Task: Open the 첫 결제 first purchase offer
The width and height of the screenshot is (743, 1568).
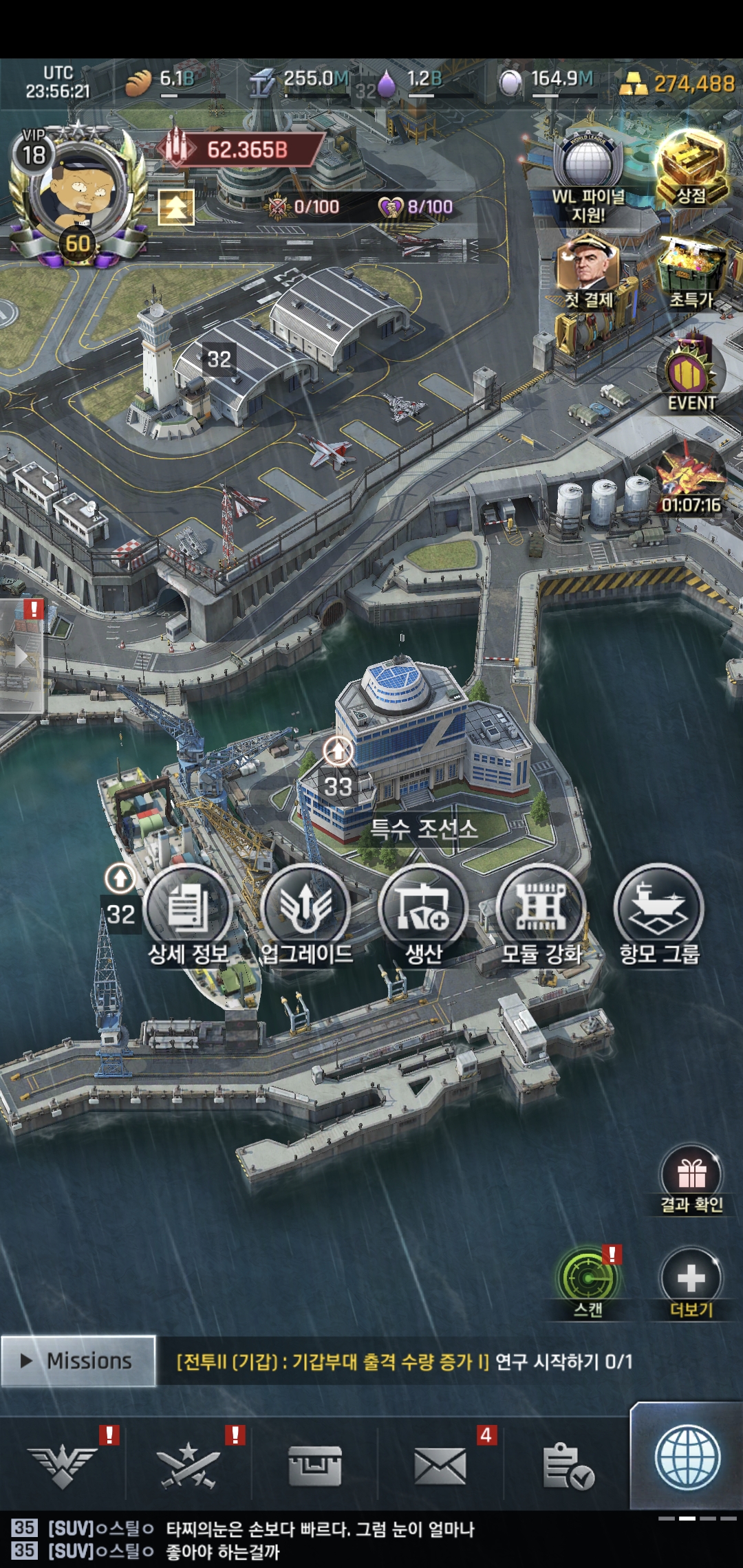Action: pos(588,268)
